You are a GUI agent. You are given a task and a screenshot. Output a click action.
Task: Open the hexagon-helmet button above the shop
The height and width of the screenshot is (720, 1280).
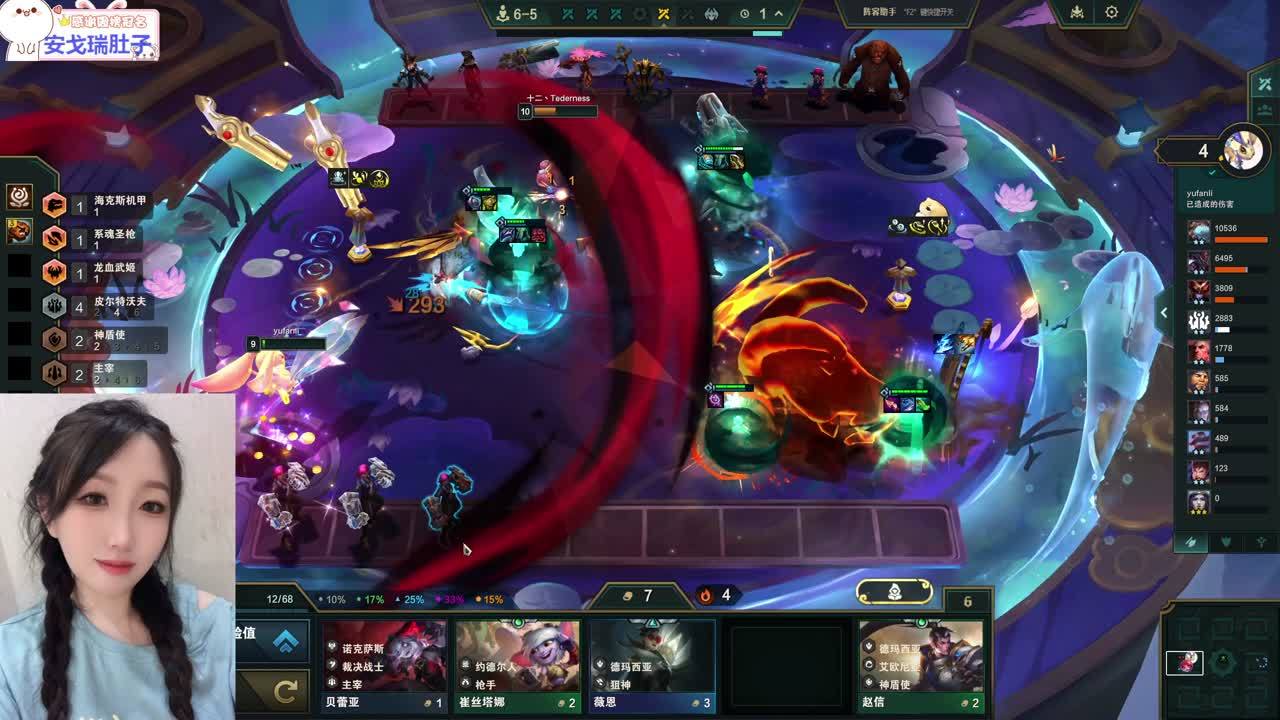point(895,592)
